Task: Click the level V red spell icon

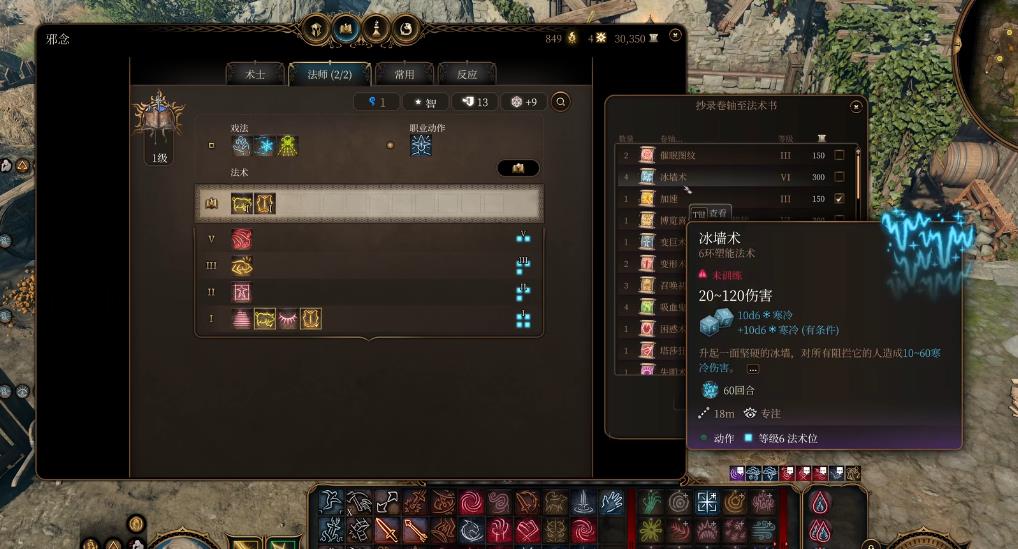Action: click(242, 239)
